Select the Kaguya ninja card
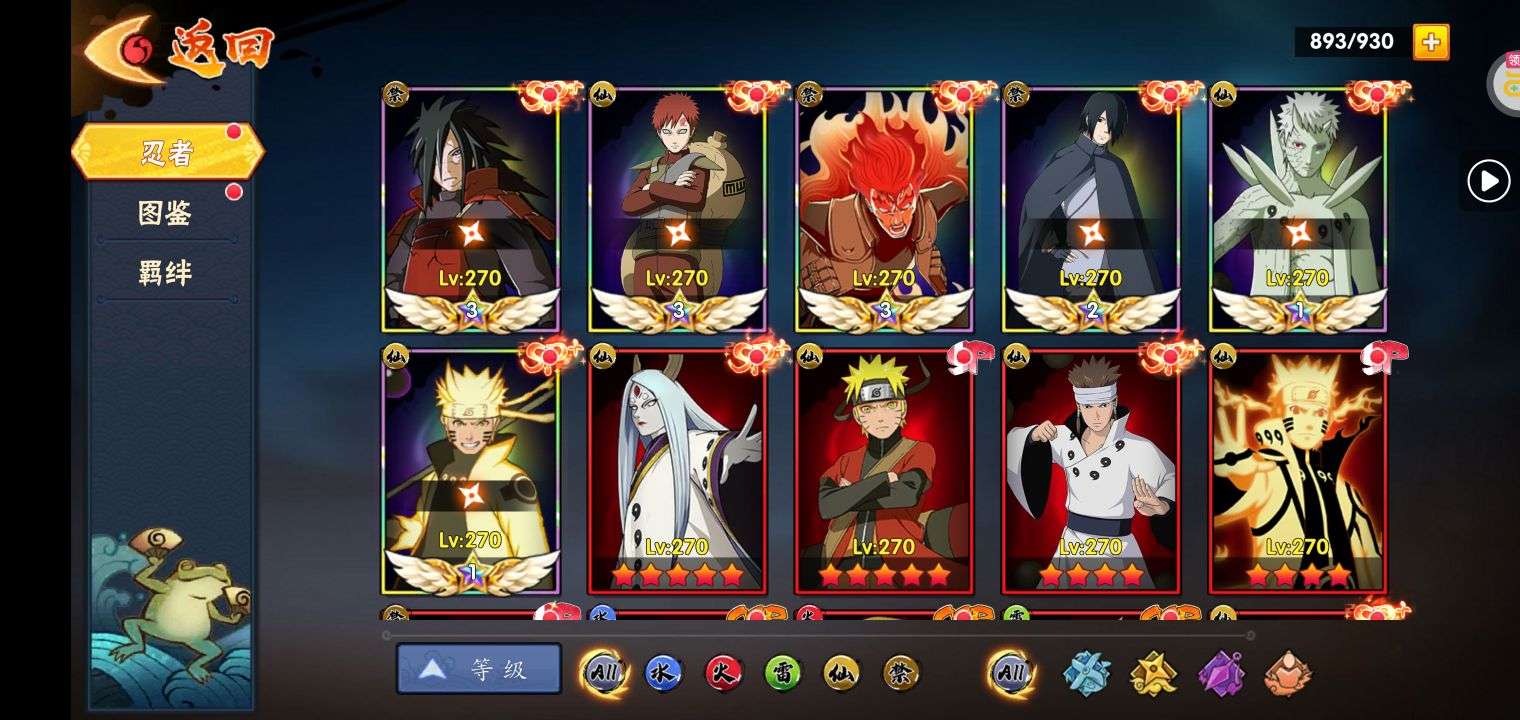The height and width of the screenshot is (720, 1520). [x=677, y=470]
